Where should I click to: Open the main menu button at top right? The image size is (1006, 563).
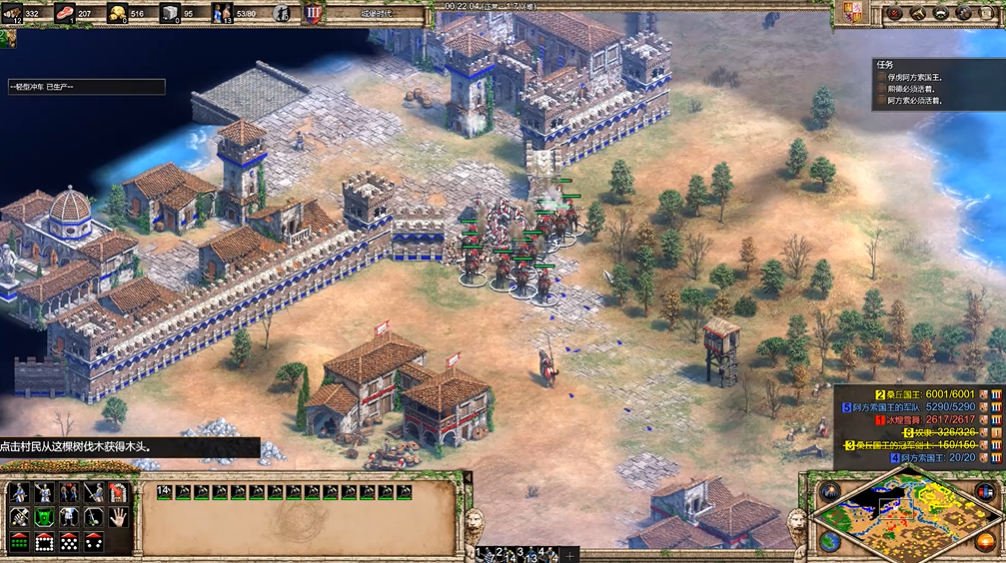coord(988,13)
